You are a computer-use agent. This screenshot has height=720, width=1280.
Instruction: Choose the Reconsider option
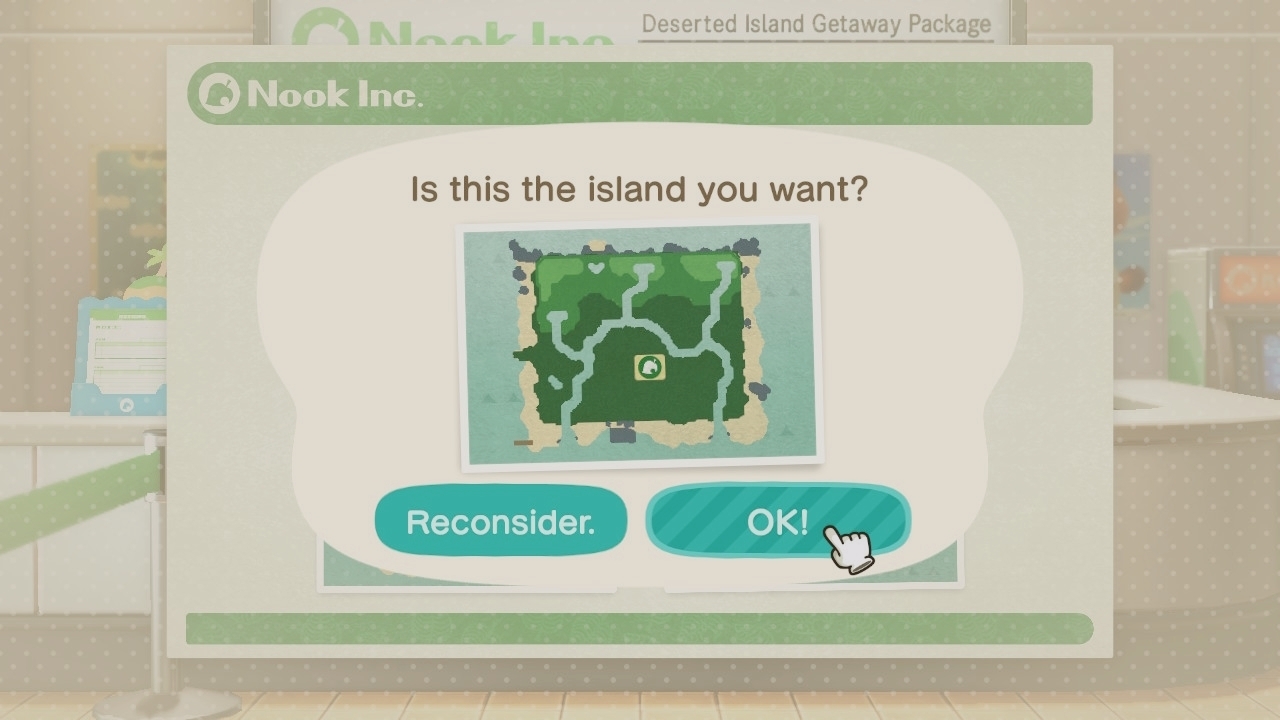(x=500, y=521)
